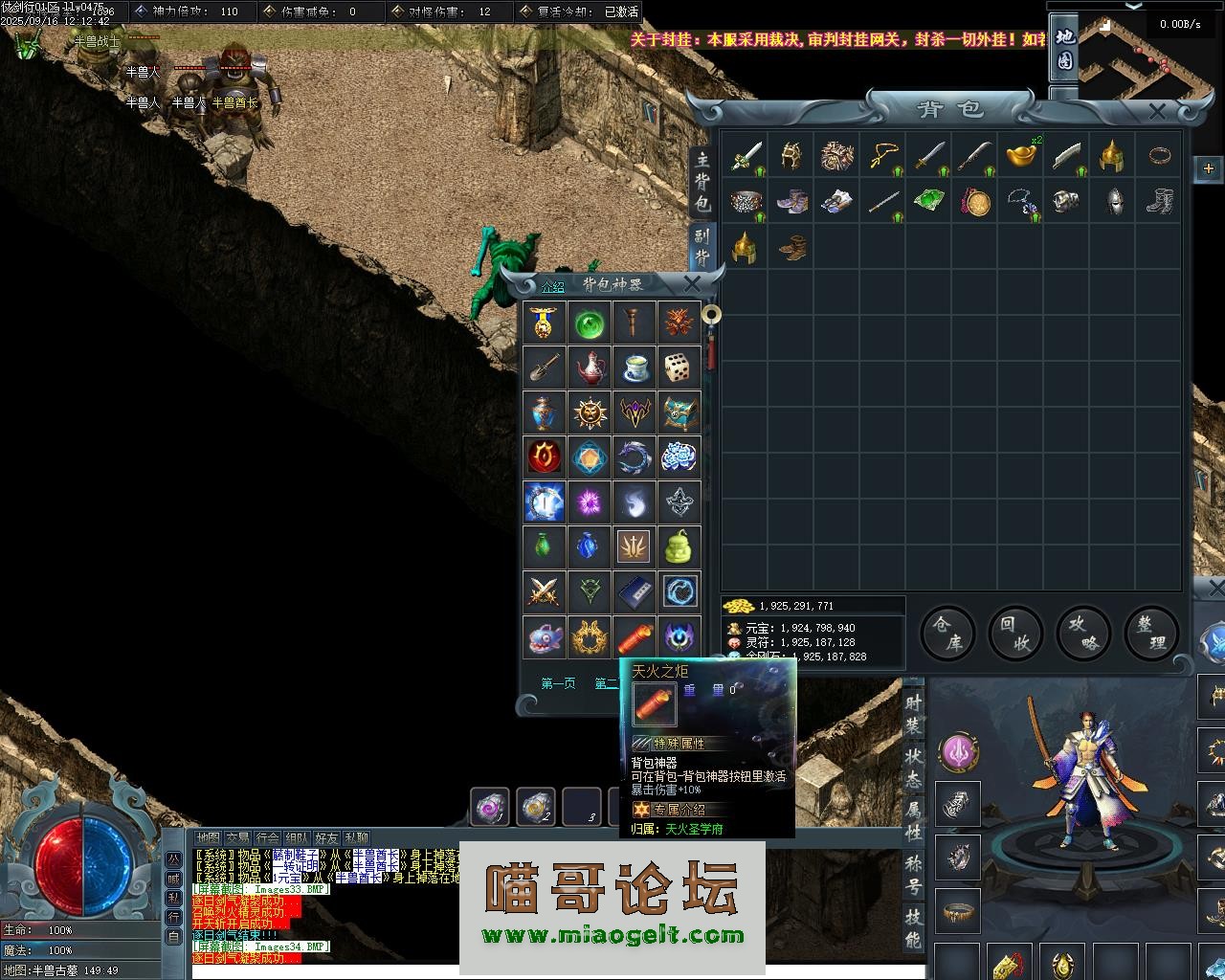Open the 仓库 warehouse button

pos(947,633)
